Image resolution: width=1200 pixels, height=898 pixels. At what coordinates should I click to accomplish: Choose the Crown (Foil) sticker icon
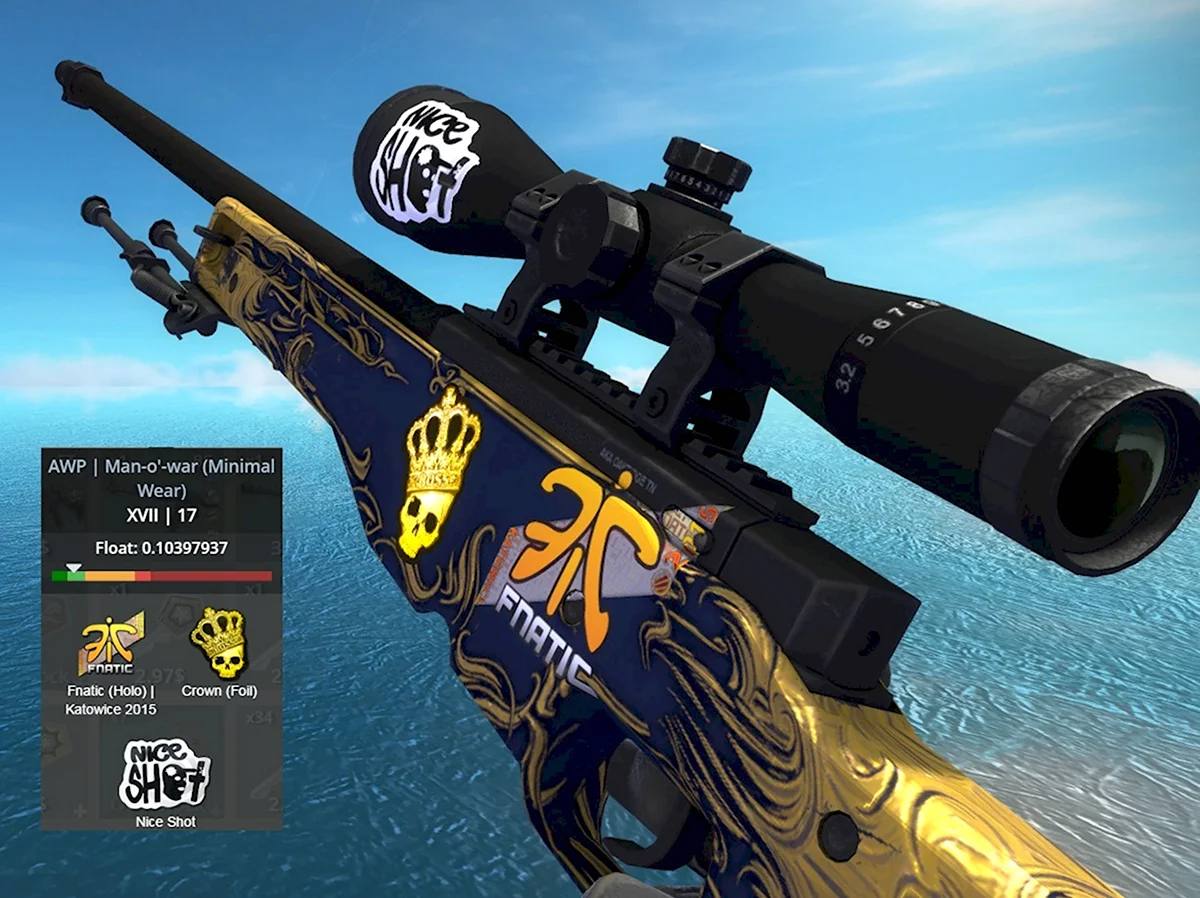[x=217, y=643]
